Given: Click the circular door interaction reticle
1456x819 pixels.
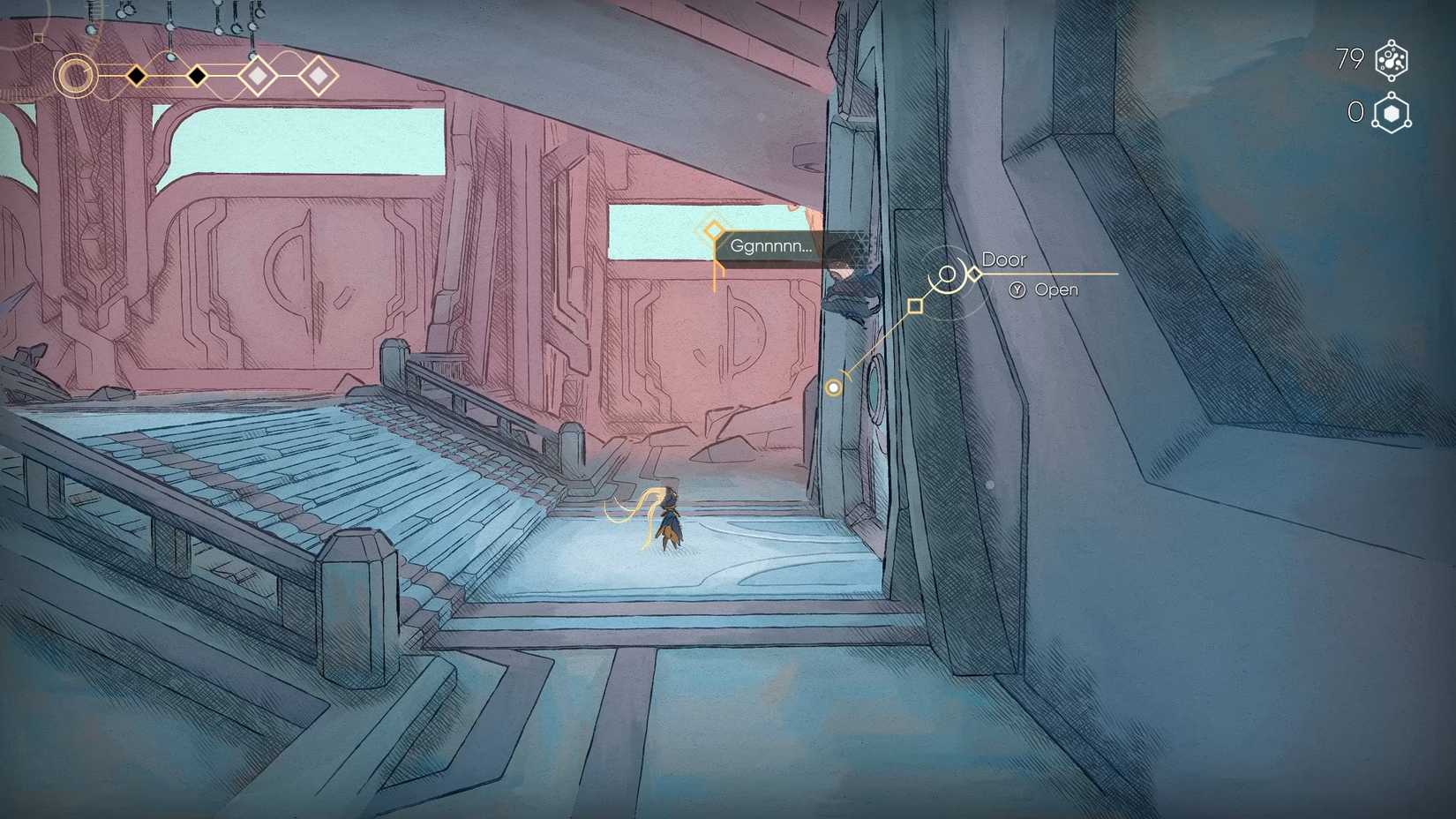Looking at the screenshot, I should point(949,274).
